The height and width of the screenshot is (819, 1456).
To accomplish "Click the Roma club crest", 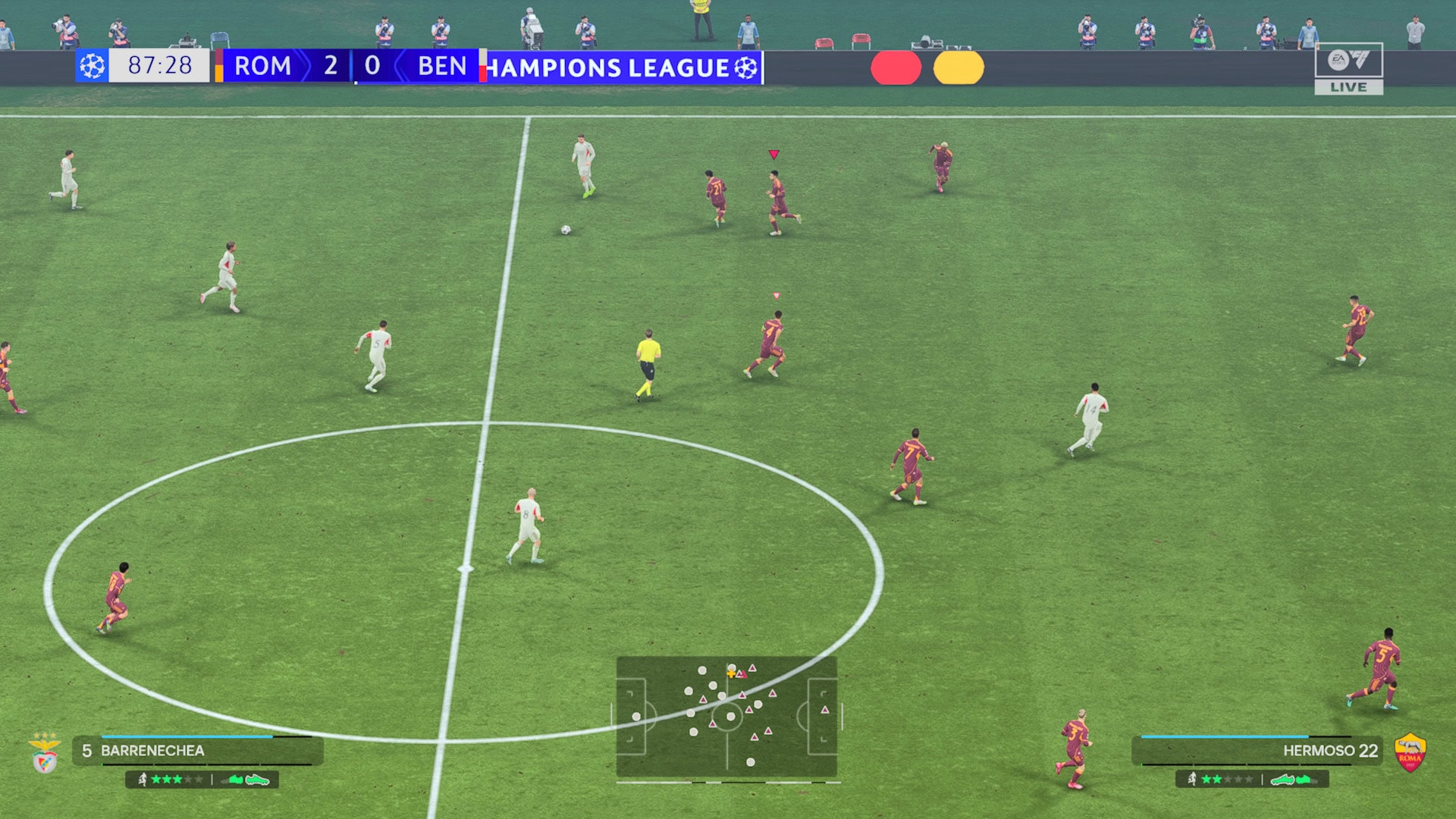I will [x=1410, y=753].
